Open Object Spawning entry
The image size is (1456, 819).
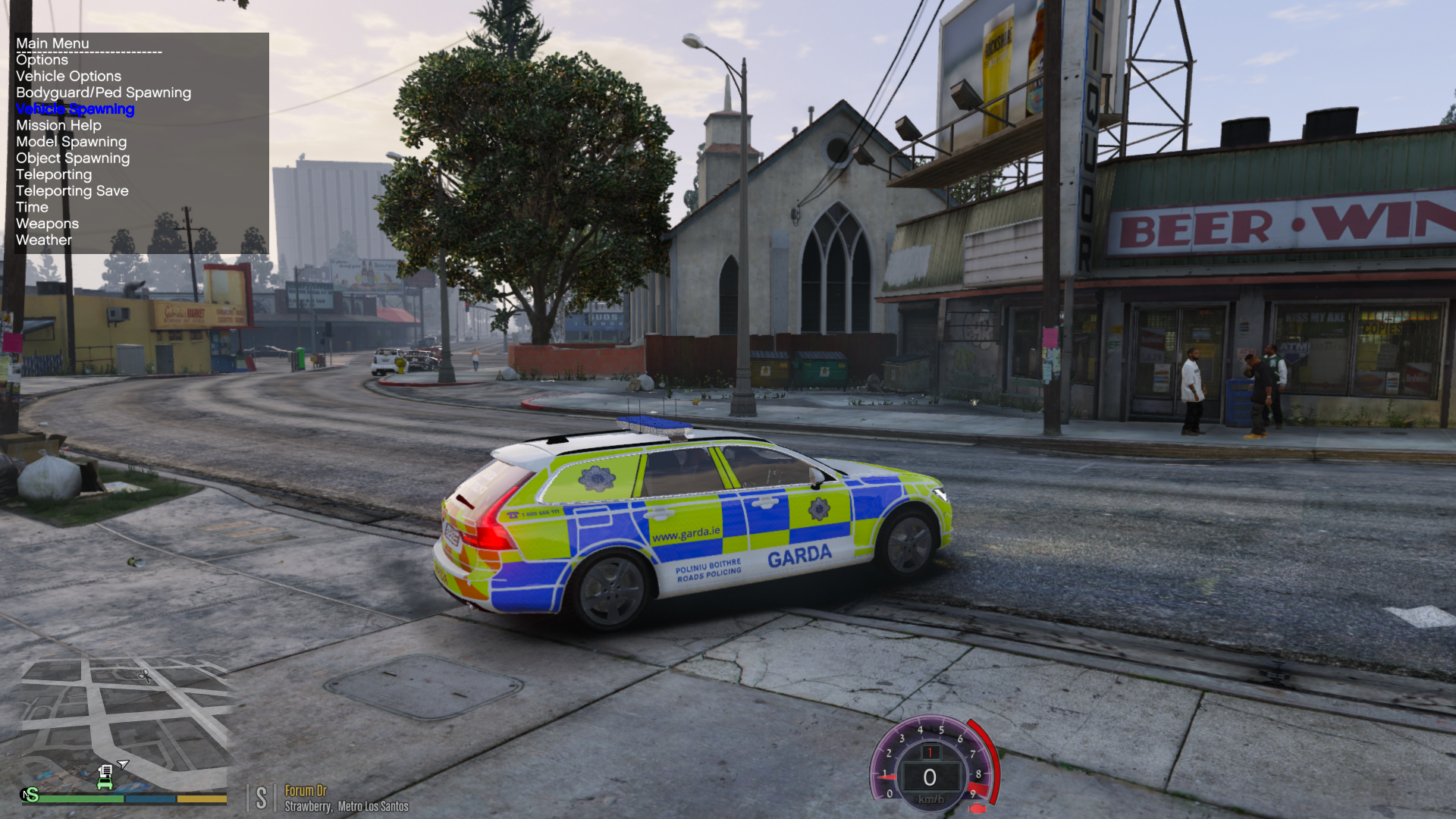[73, 158]
